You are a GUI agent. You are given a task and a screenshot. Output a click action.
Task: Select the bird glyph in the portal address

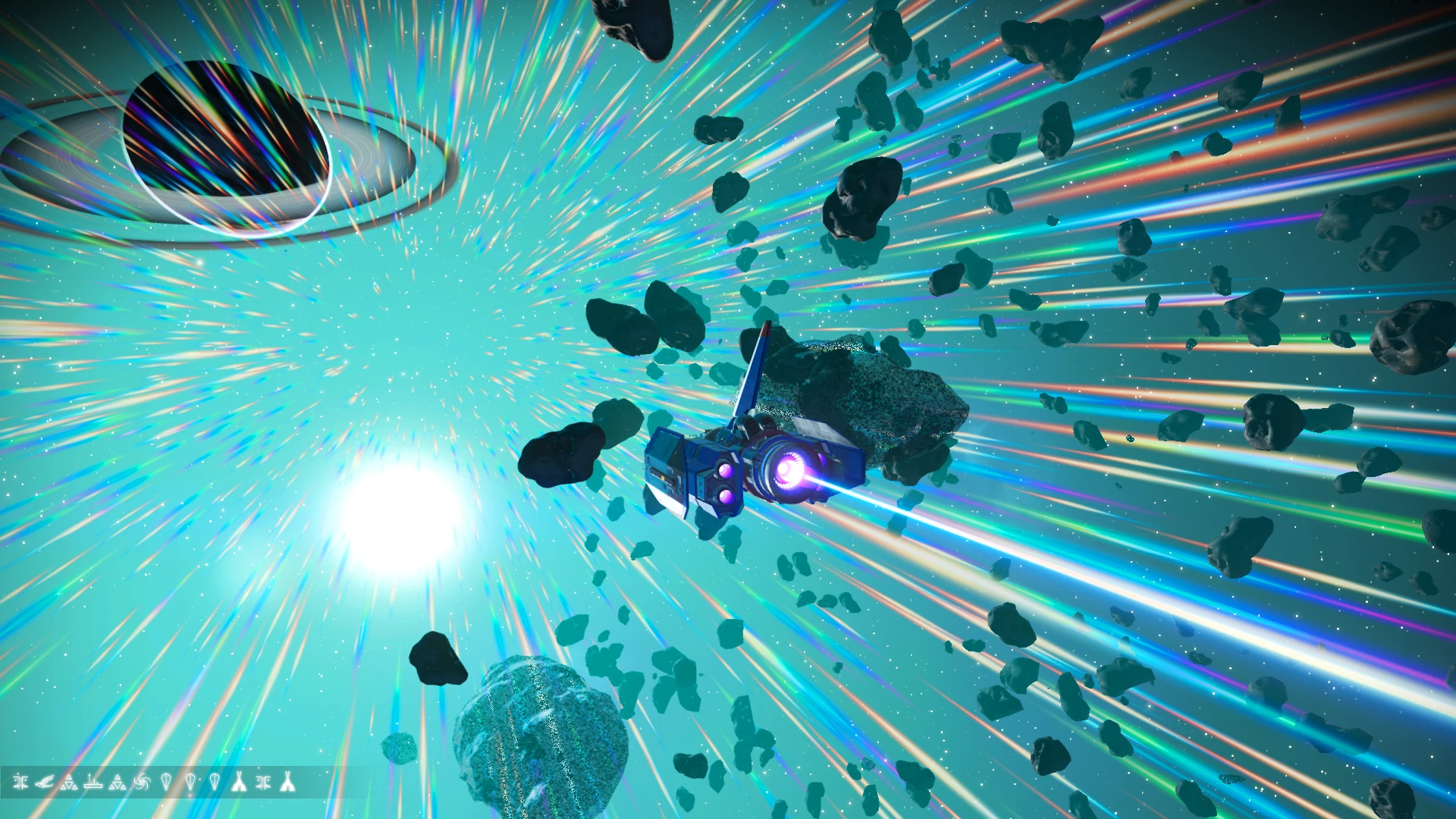(x=45, y=783)
